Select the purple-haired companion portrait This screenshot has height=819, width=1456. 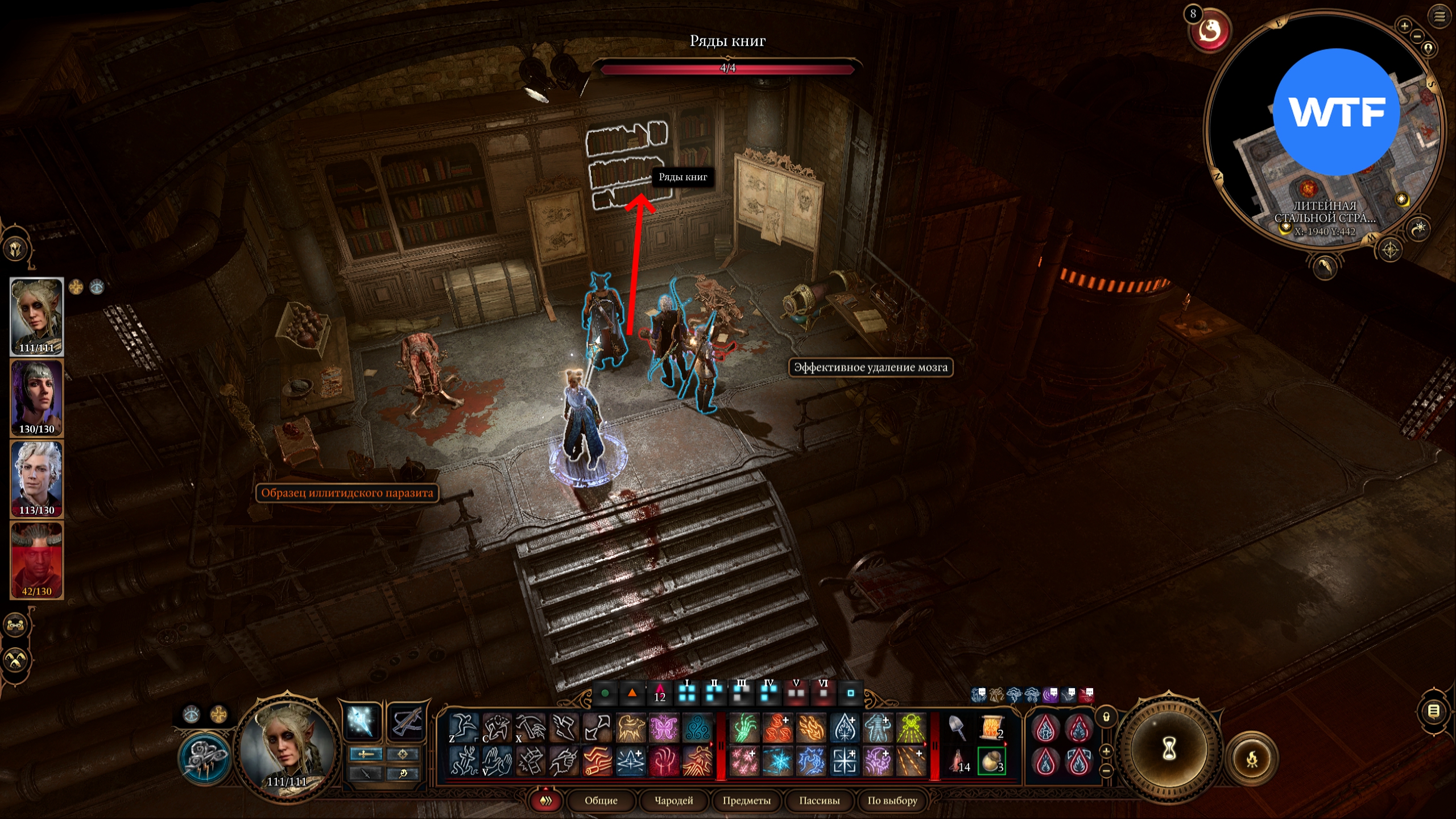pyautogui.click(x=37, y=398)
